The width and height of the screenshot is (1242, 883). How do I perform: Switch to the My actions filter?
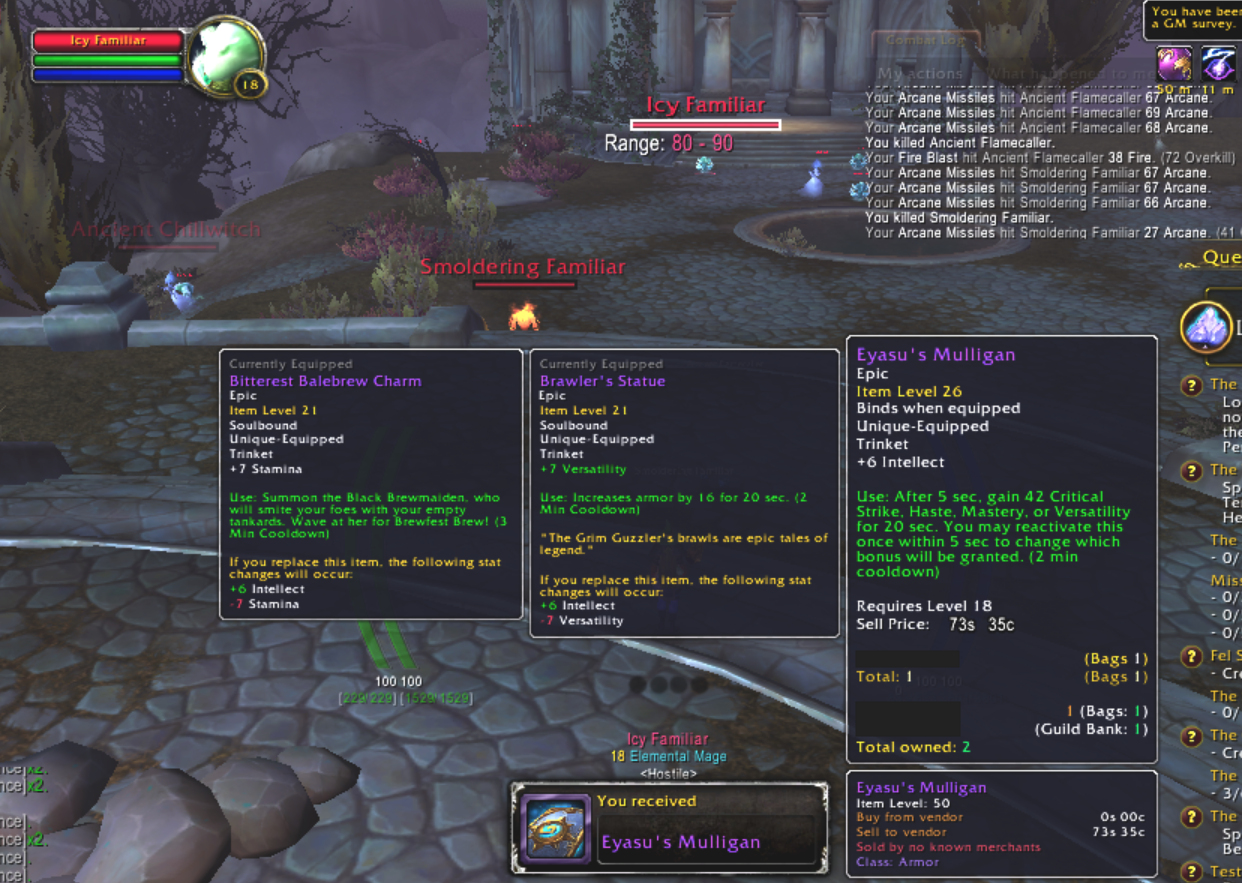point(920,73)
